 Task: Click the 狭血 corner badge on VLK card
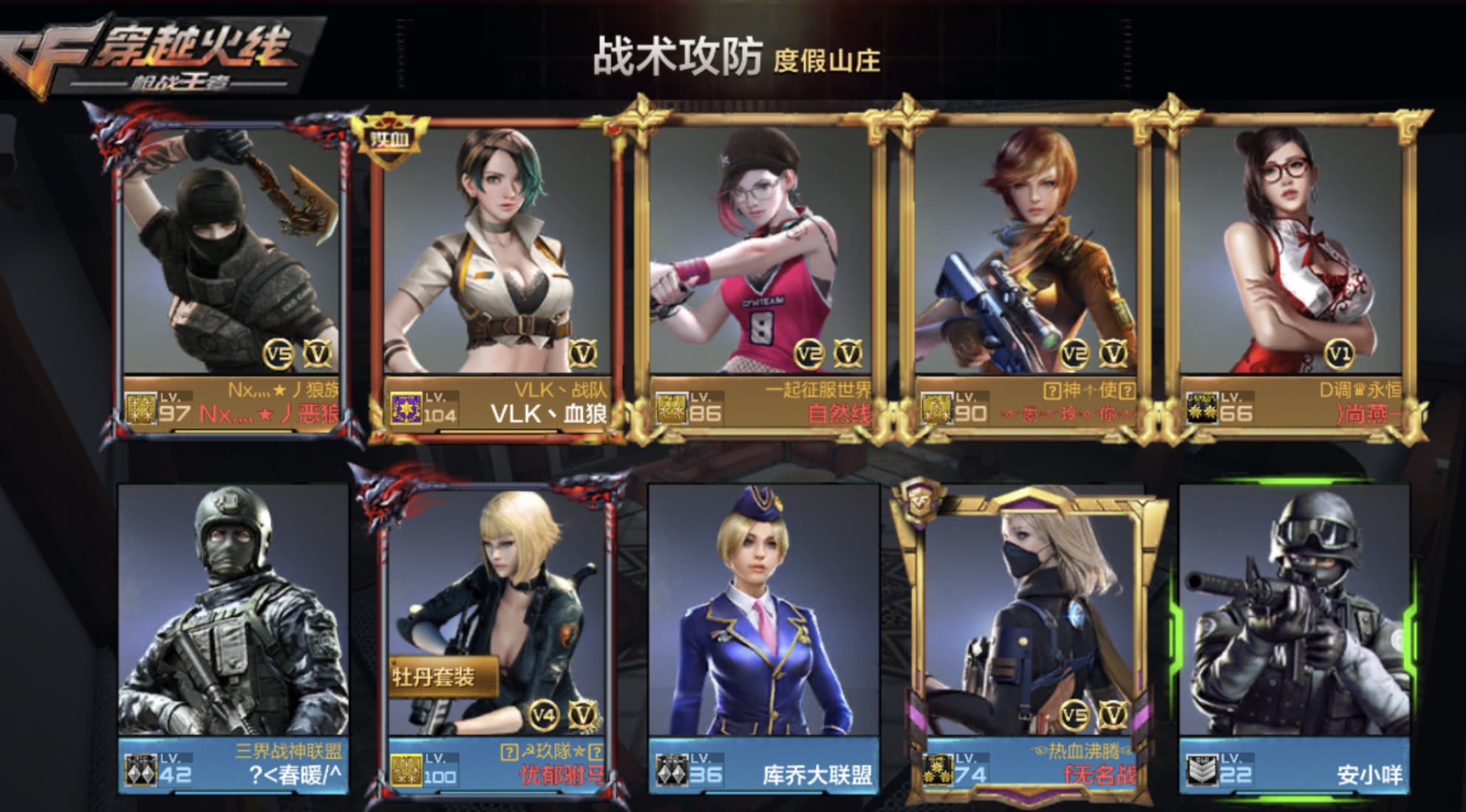(392, 135)
